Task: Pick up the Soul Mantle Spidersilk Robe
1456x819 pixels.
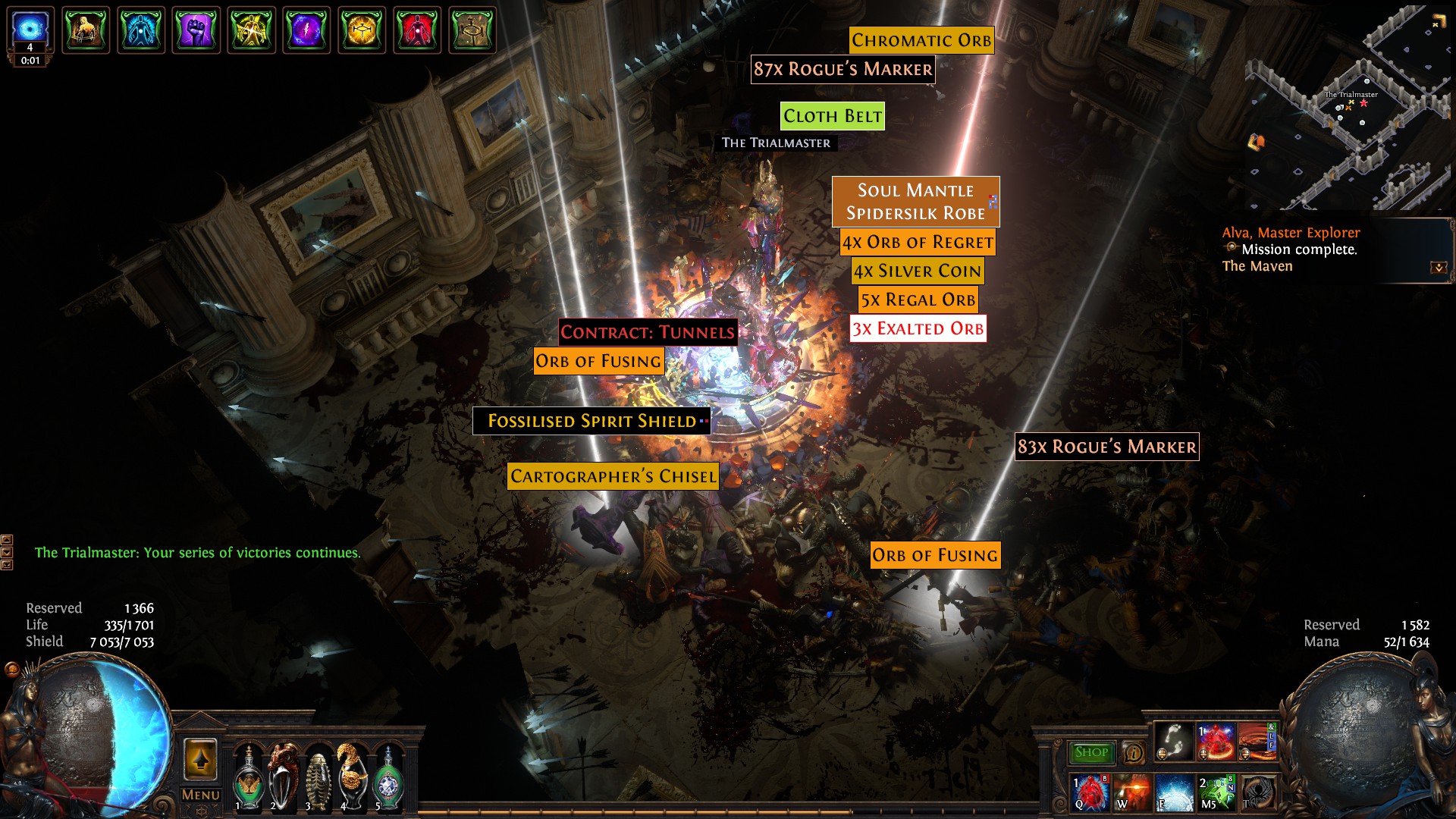Action: (915, 202)
